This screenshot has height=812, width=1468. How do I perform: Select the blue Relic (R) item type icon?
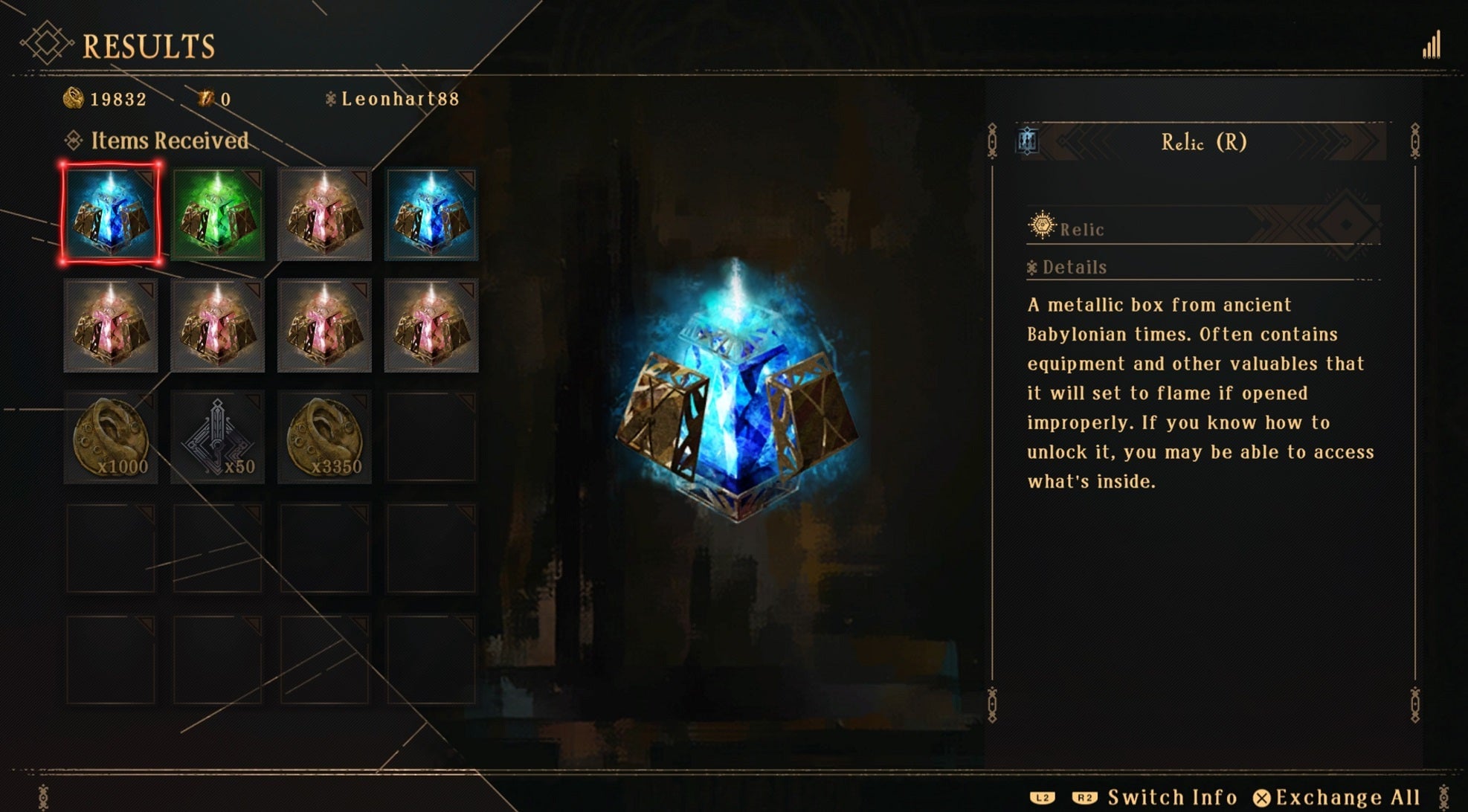pyautogui.click(x=1028, y=141)
